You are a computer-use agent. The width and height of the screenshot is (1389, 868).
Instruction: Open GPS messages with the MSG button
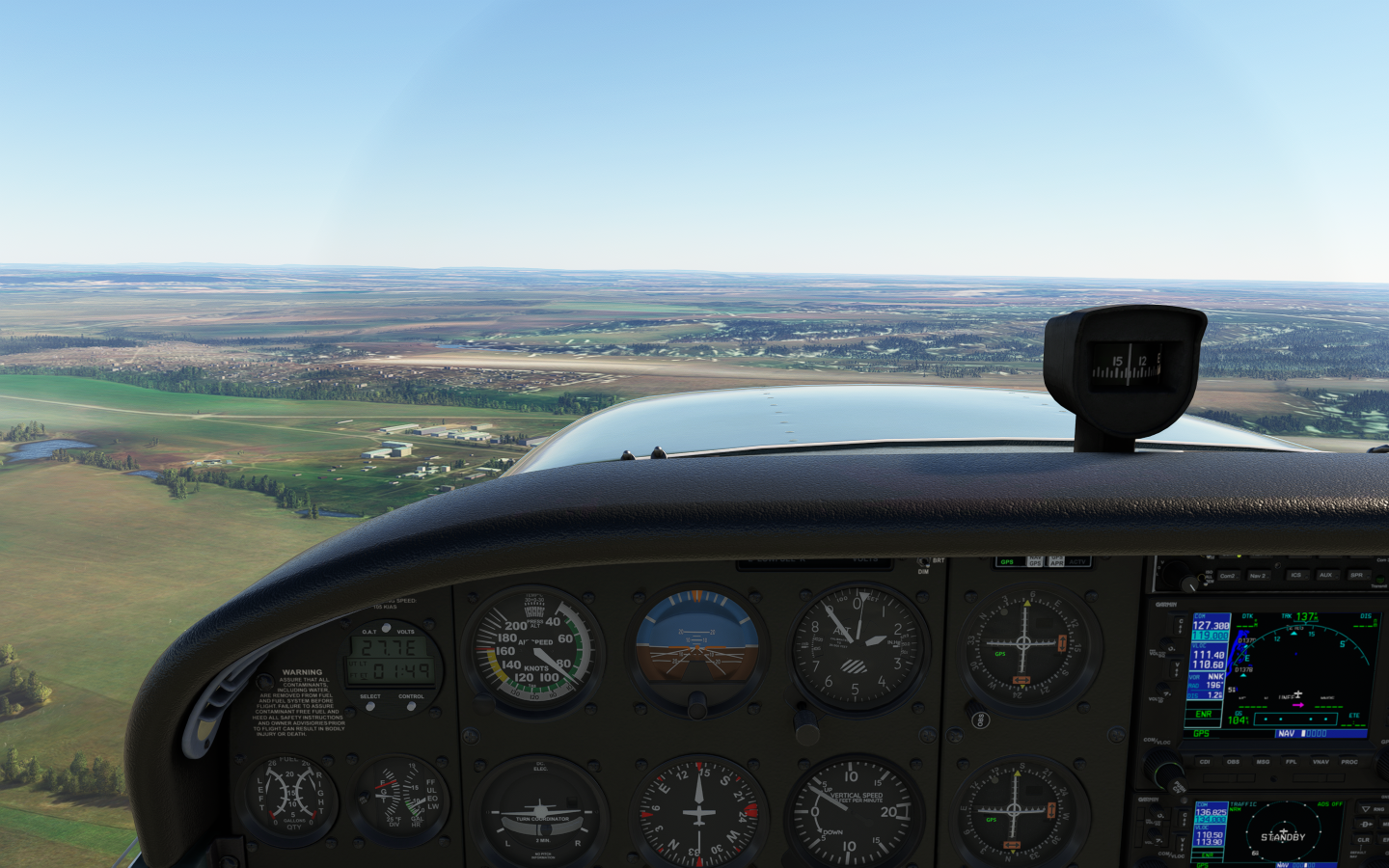[x=1263, y=762]
